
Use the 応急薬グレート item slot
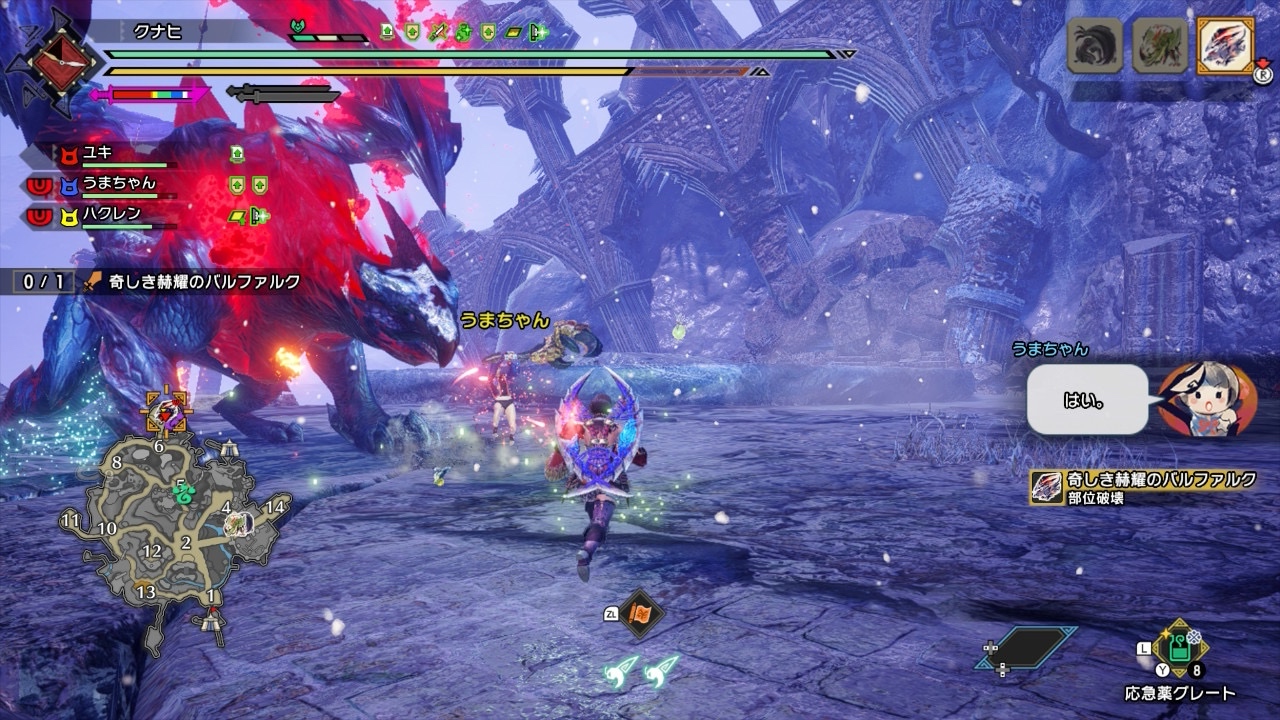point(1180,649)
